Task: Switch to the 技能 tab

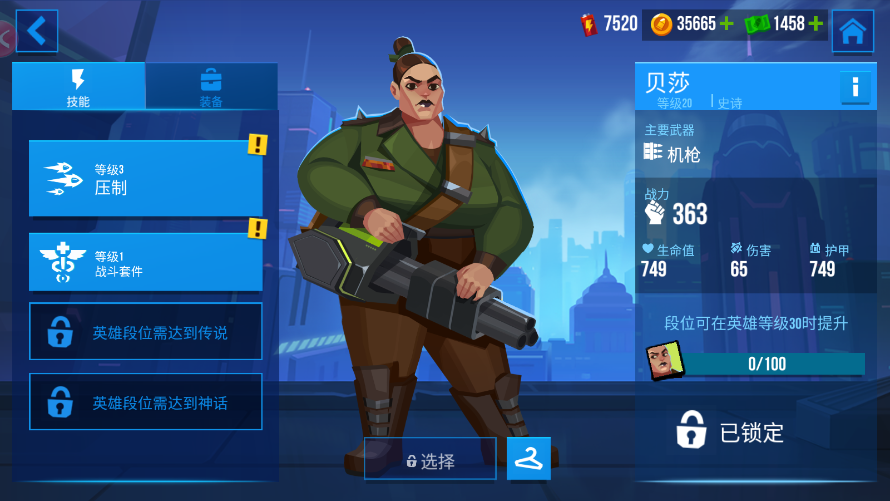Action: pos(78,86)
